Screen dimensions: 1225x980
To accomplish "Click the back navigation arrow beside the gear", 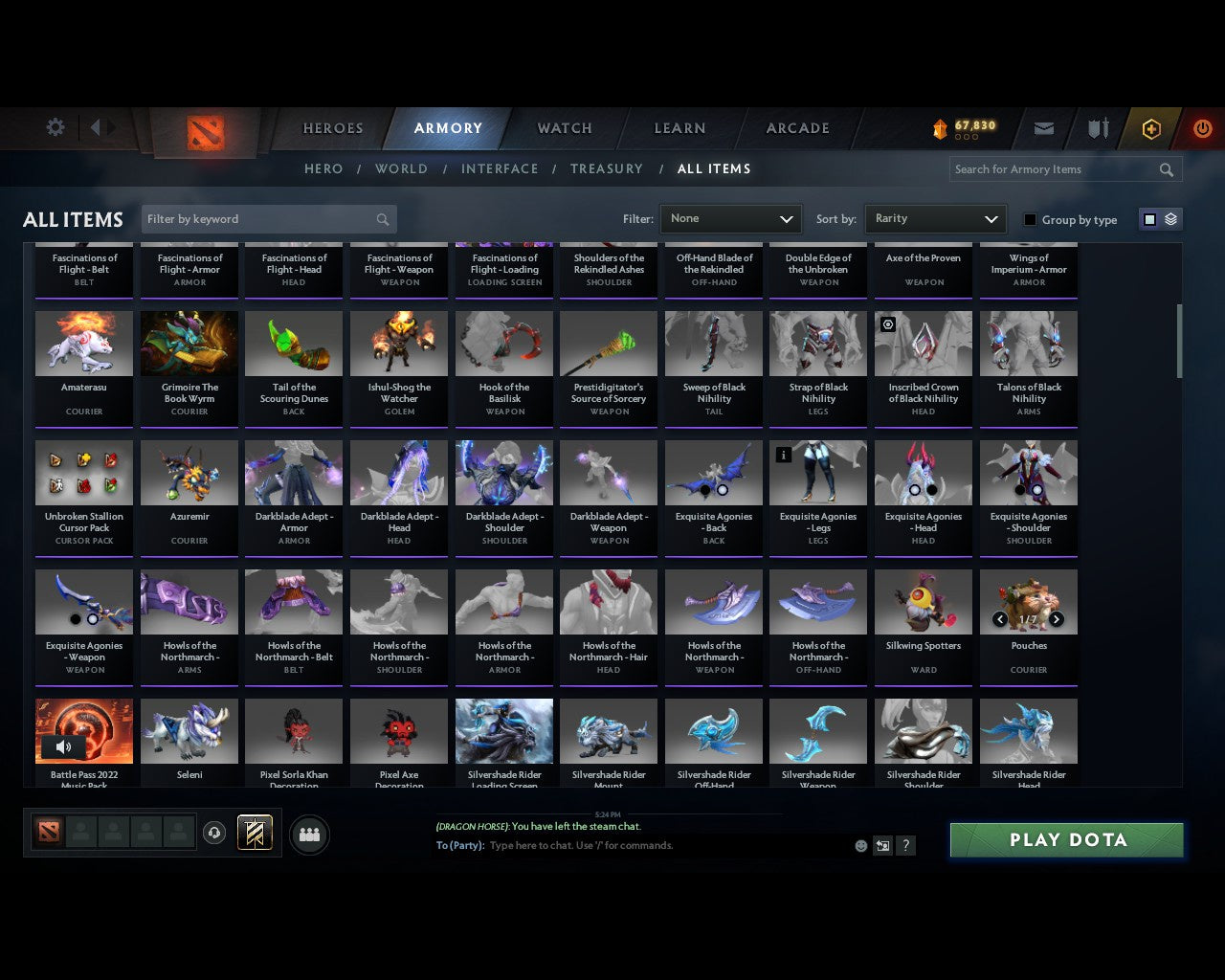I will [97, 126].
